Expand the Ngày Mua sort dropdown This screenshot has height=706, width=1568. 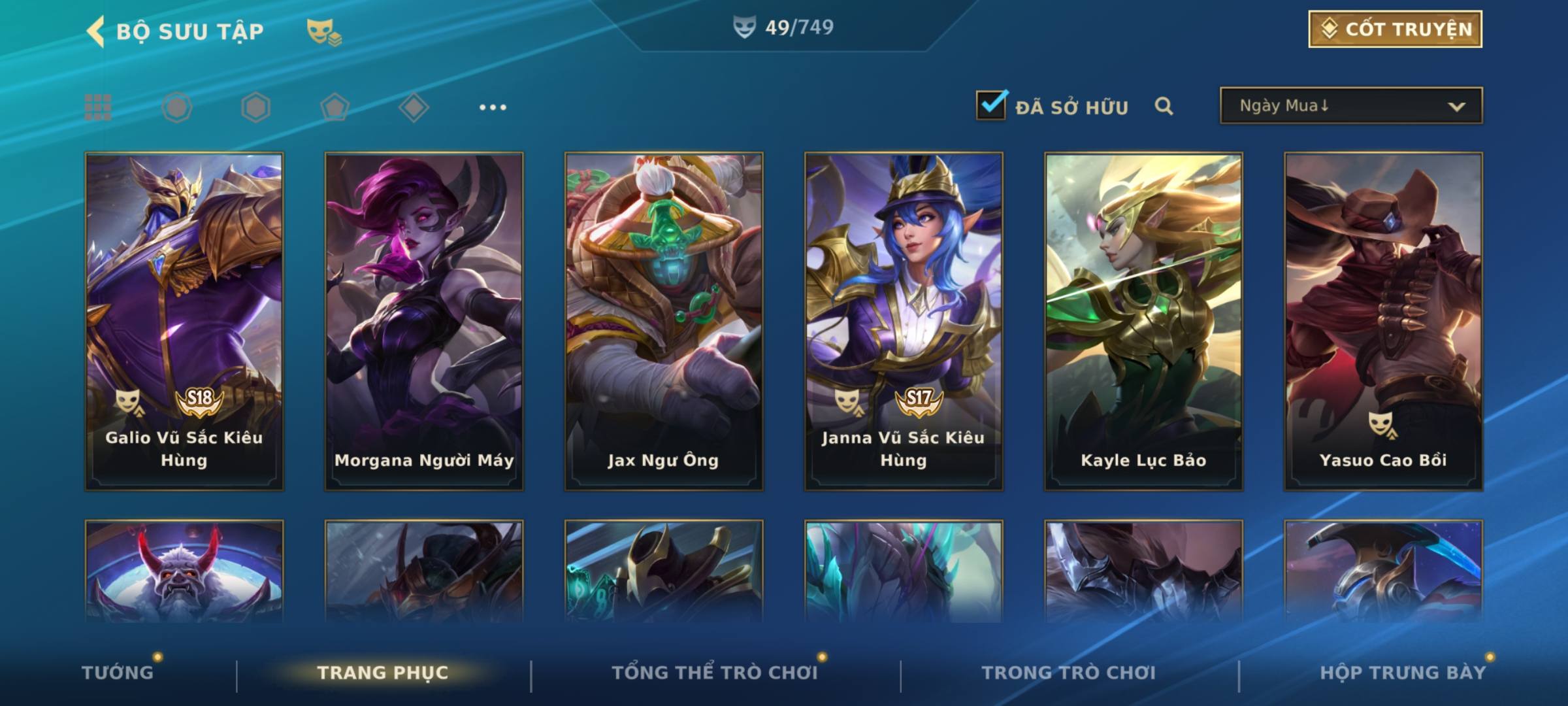click(x=1350, y=106)
